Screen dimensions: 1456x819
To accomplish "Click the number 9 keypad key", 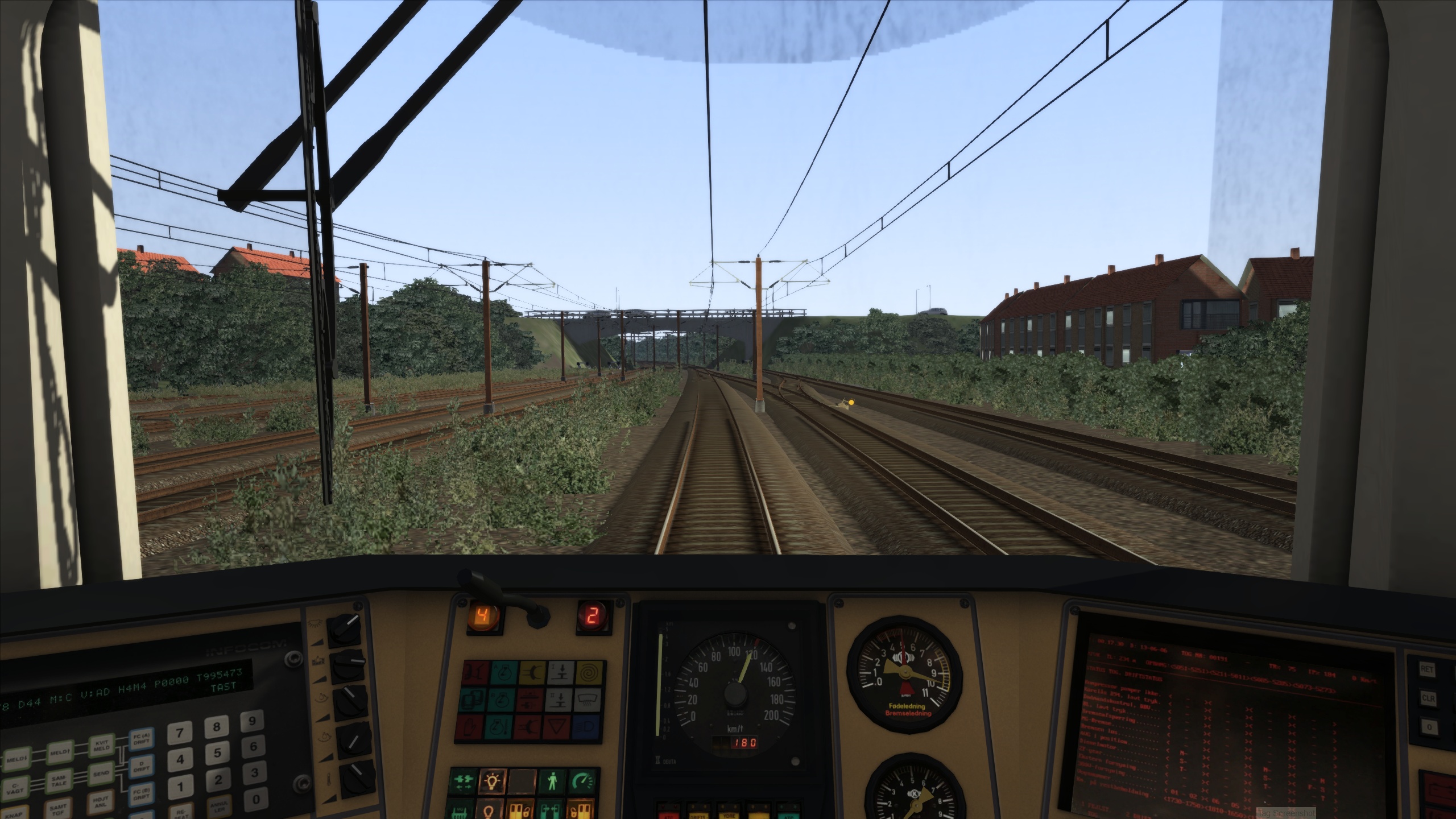I will [x=253, y=721].
